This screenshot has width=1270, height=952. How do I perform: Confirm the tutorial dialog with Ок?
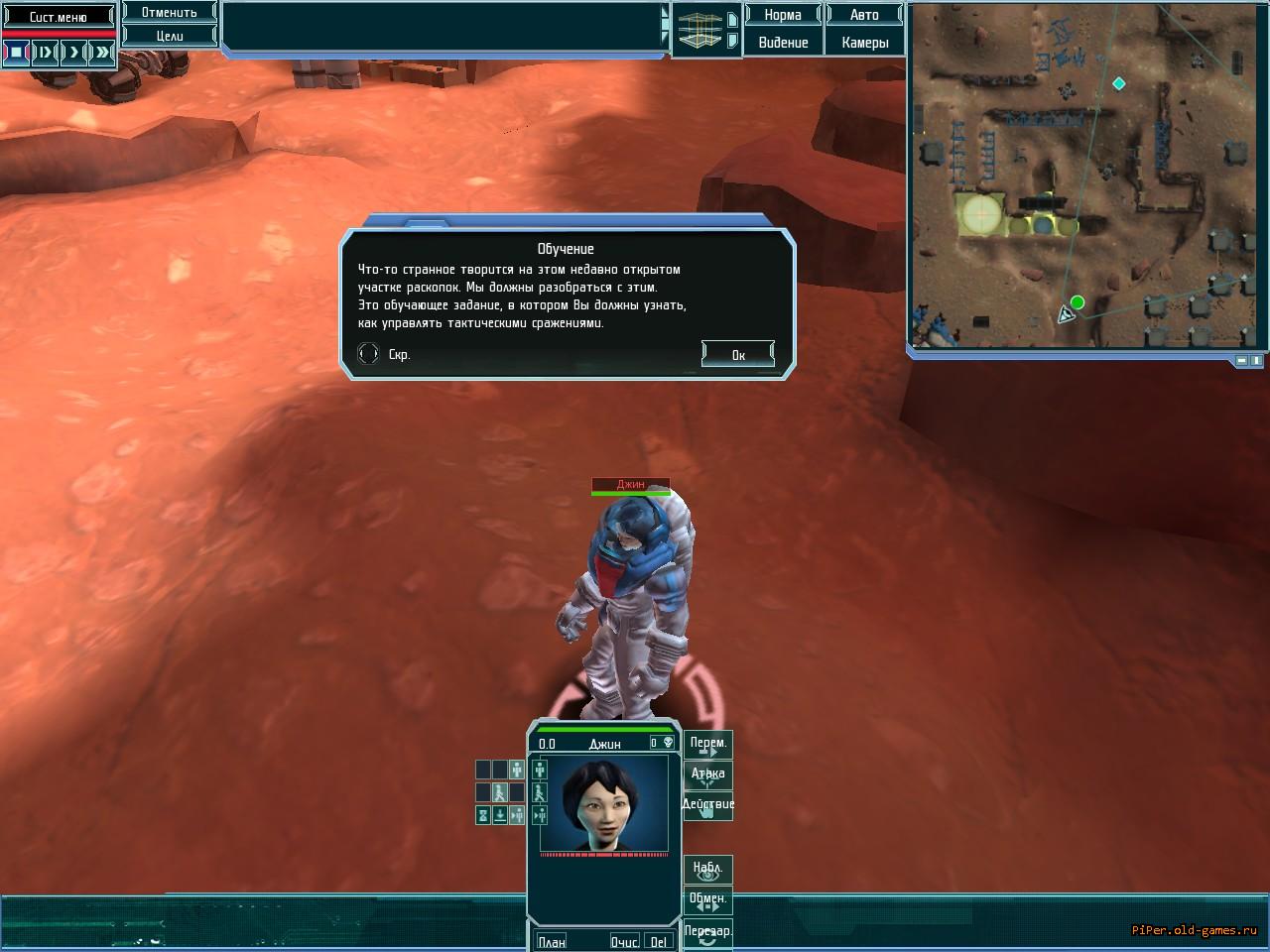click(x=737, y=354)
